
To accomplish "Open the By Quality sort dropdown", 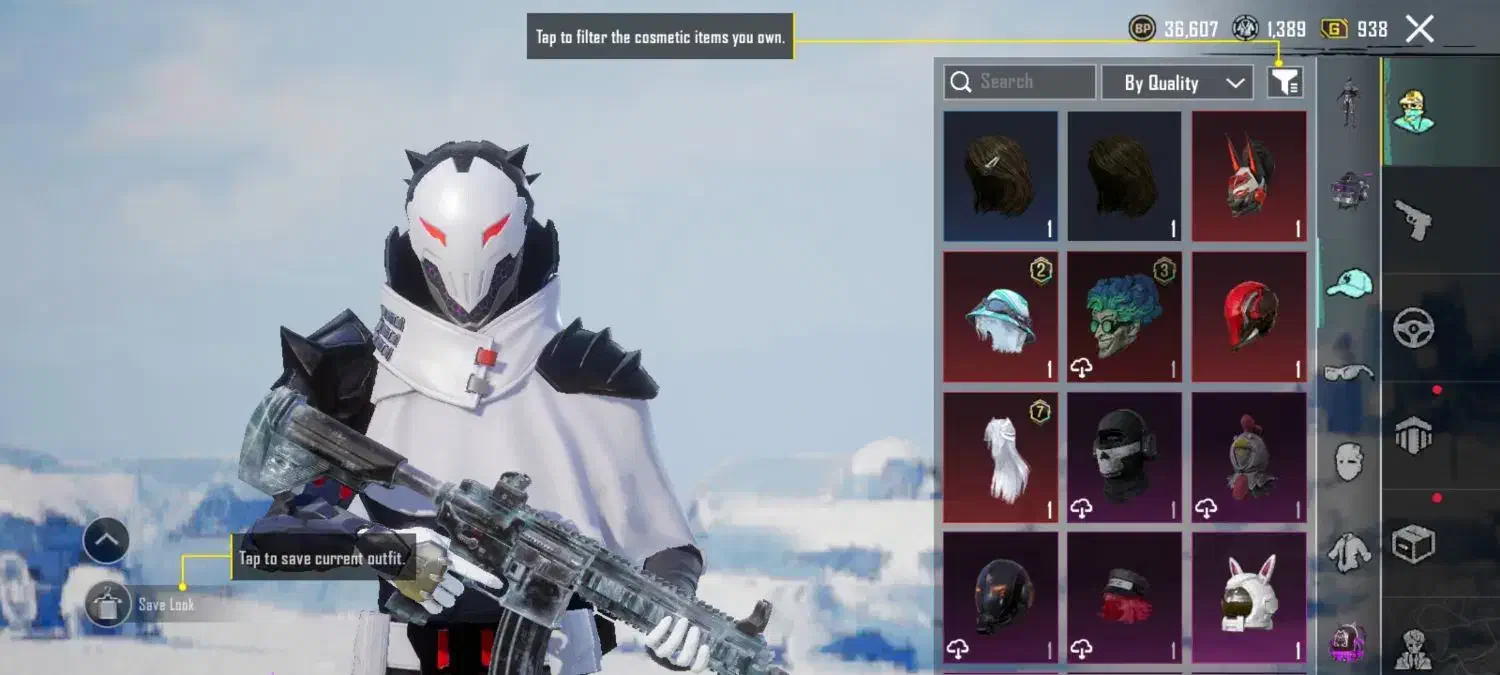I will [1177, 83].
